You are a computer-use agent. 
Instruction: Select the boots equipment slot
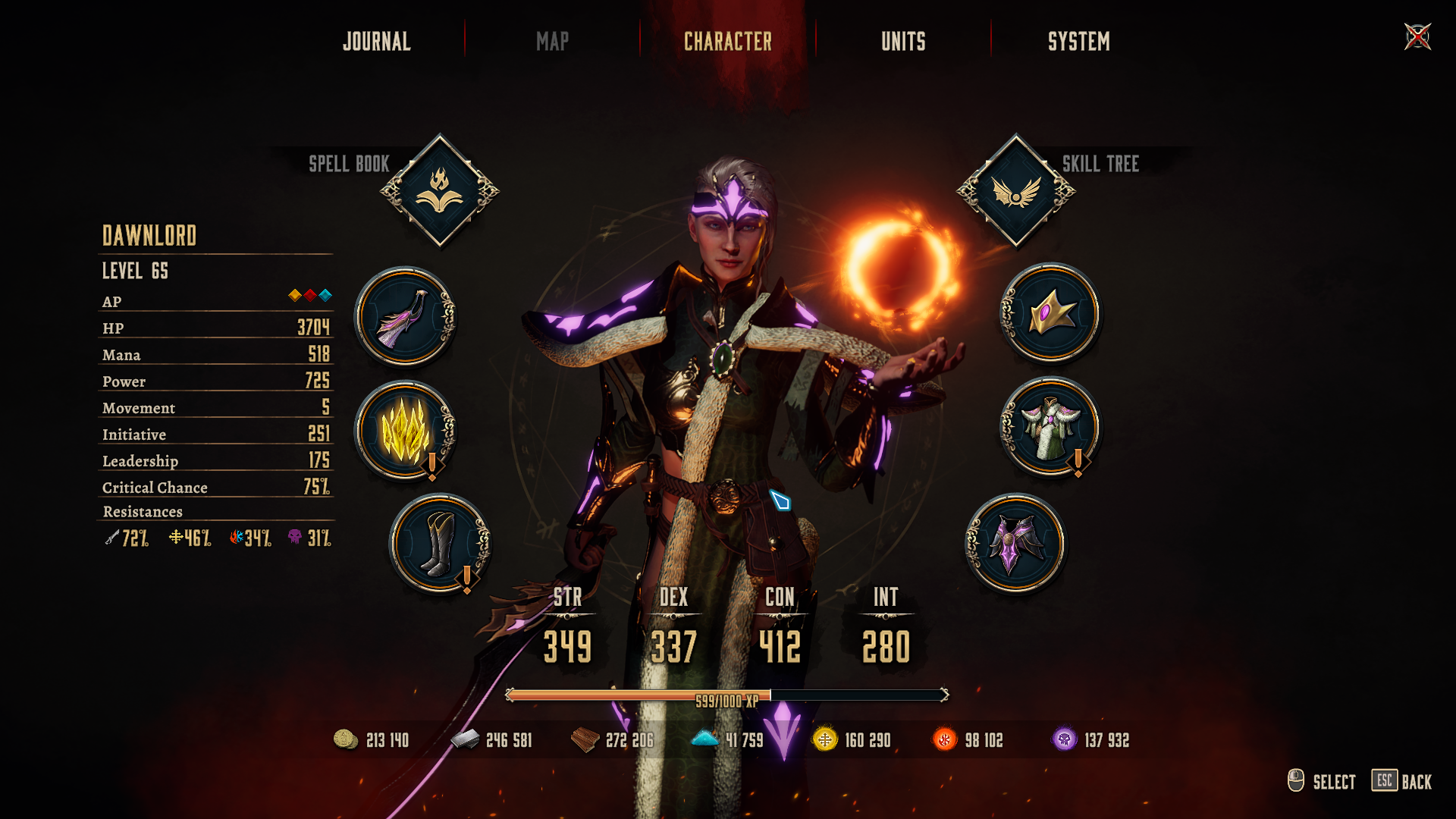[440, 544]
